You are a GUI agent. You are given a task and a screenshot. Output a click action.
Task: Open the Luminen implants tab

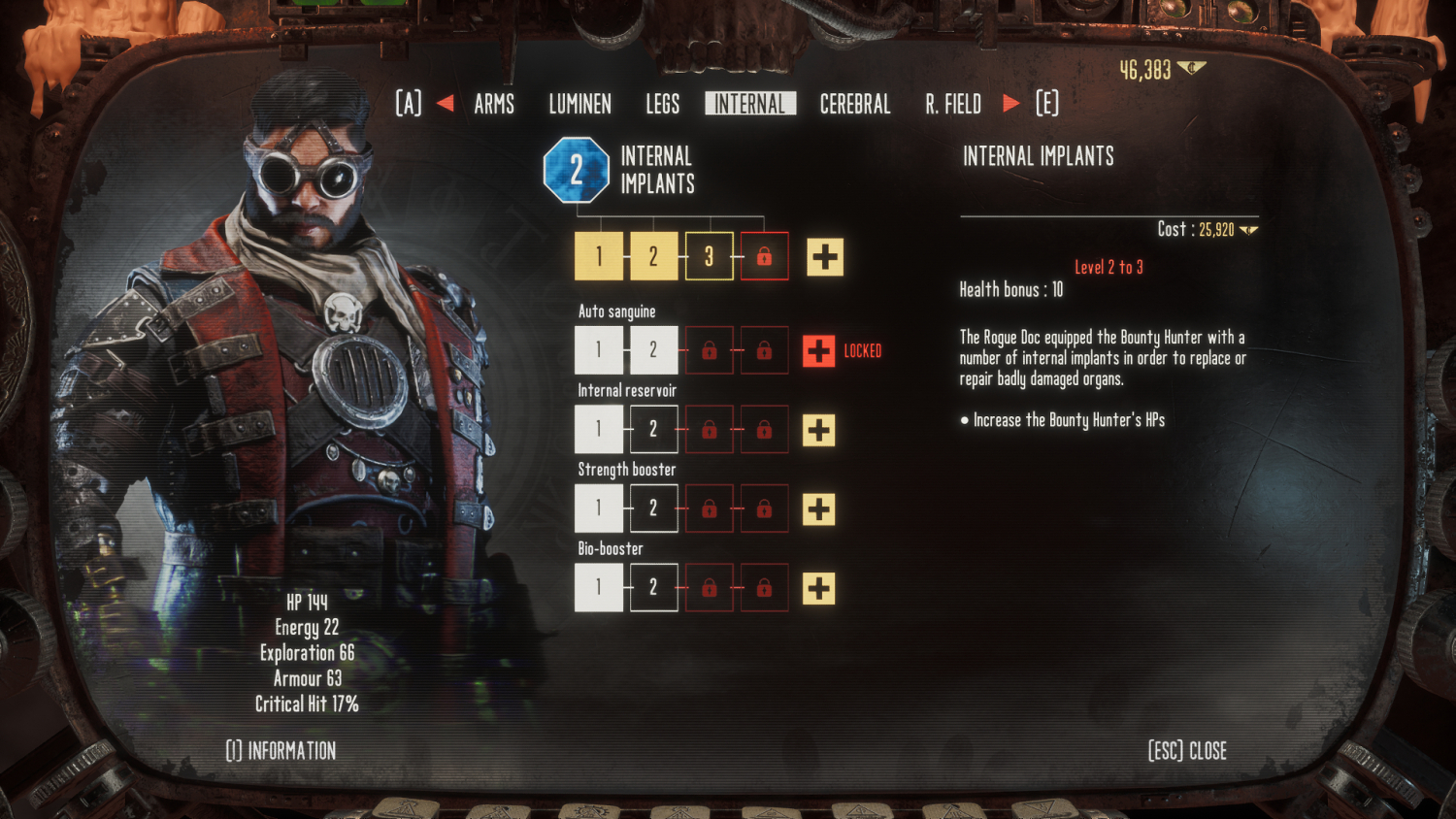(x=579, y=104)
